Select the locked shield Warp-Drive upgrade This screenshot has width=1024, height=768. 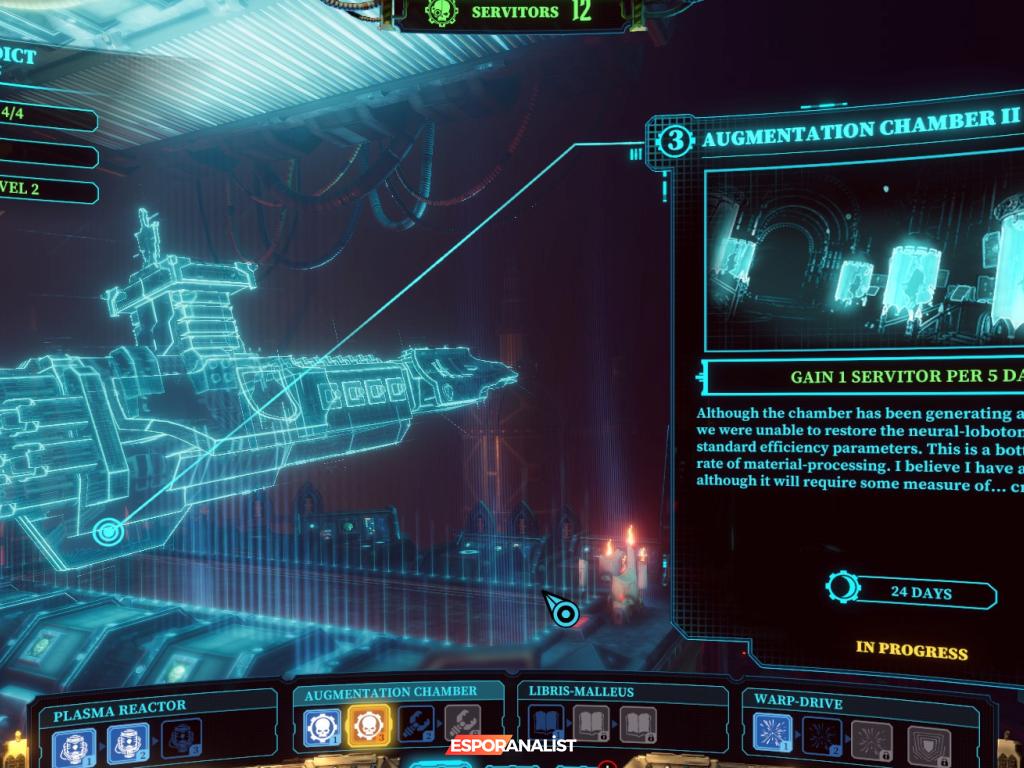[930, 745]
